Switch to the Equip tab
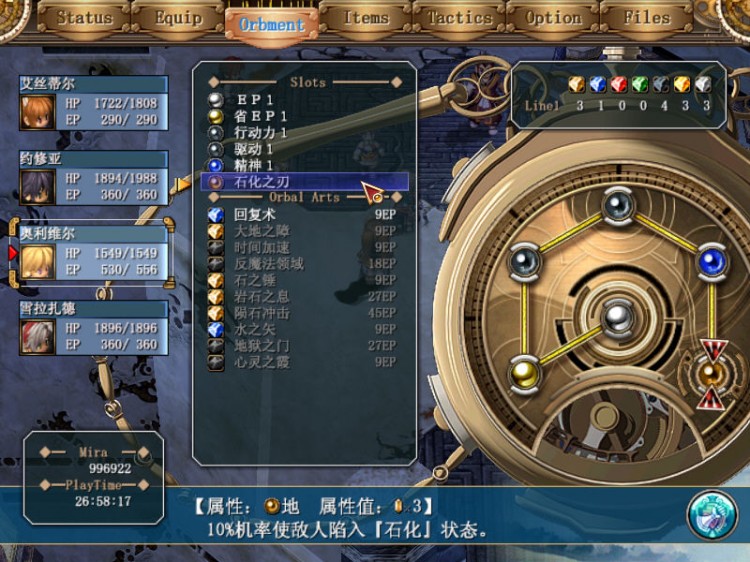The height and width of the screenshot is (562, 750). click(x=178, y=18)
